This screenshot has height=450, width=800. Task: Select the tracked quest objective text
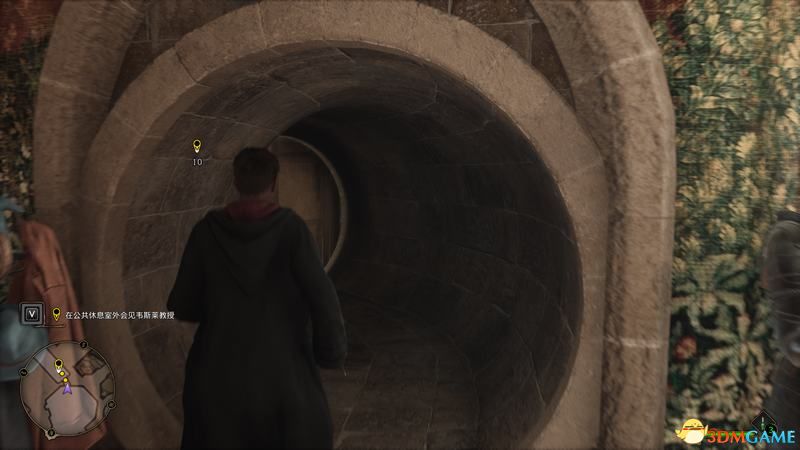120,315
